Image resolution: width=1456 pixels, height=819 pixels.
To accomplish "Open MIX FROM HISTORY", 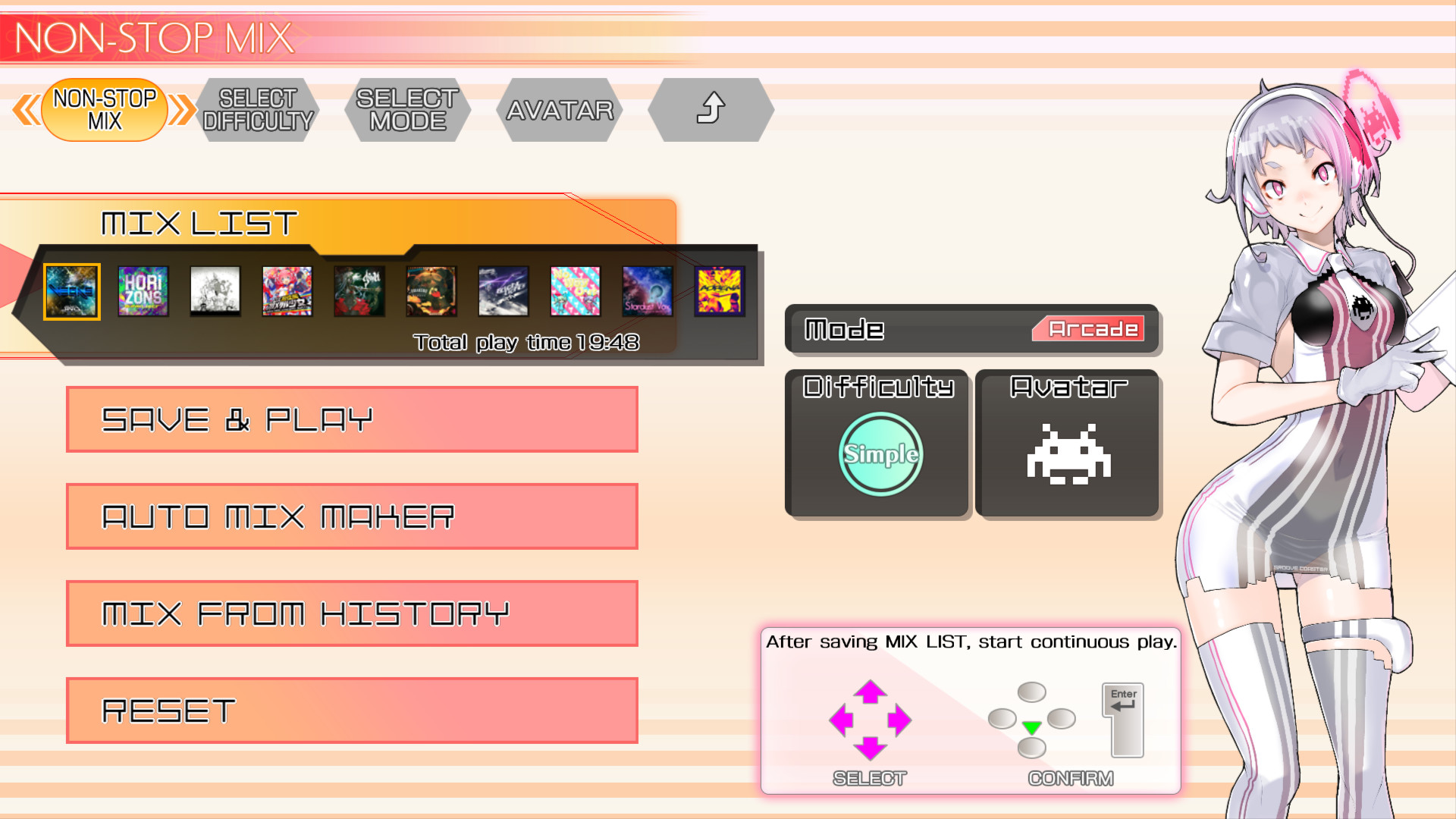I will (351, 613).
